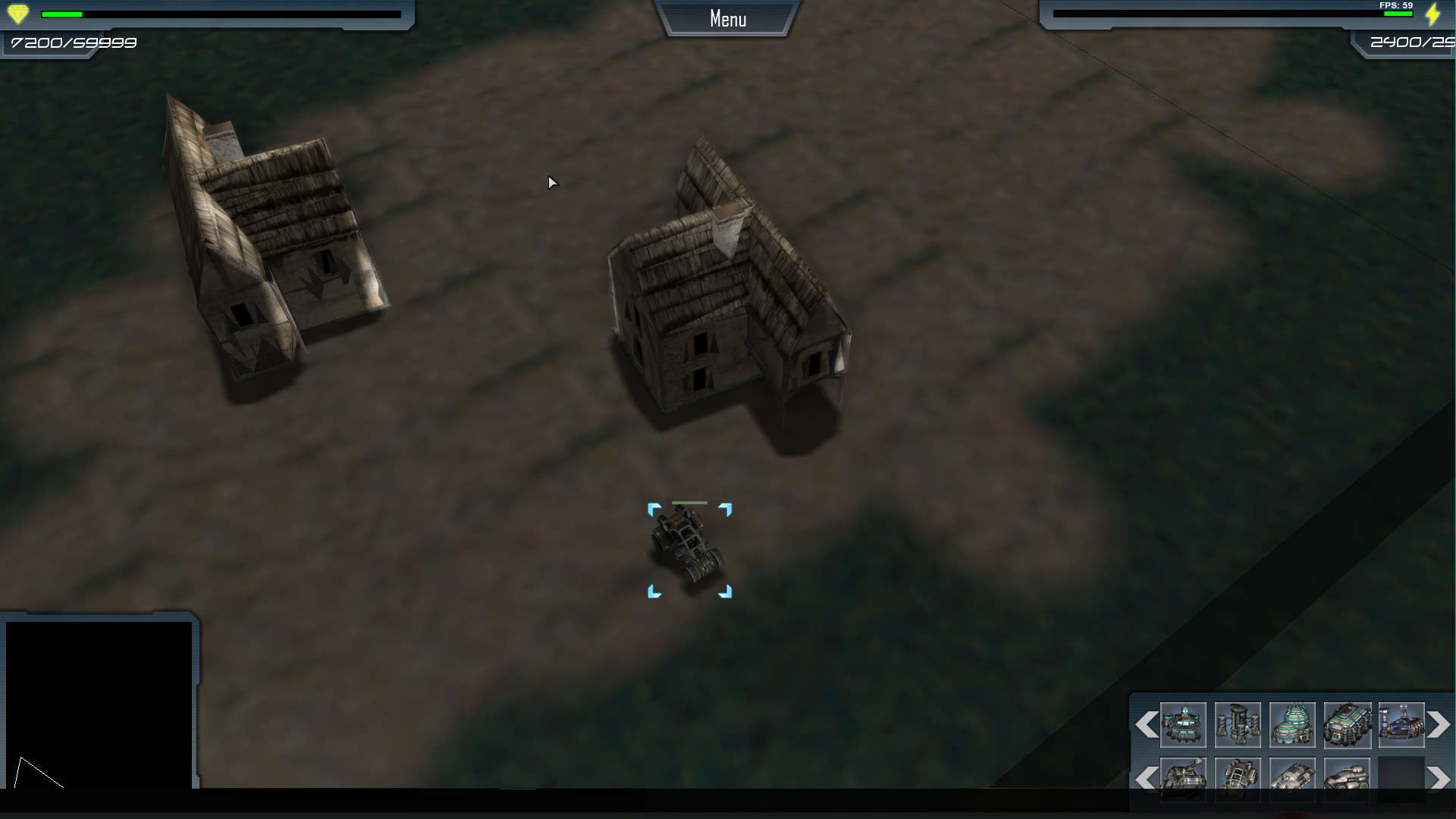This screenshot has height=819, width=1456.
Task: Select the artillery tank unit icon
Action: (1183, 781)
